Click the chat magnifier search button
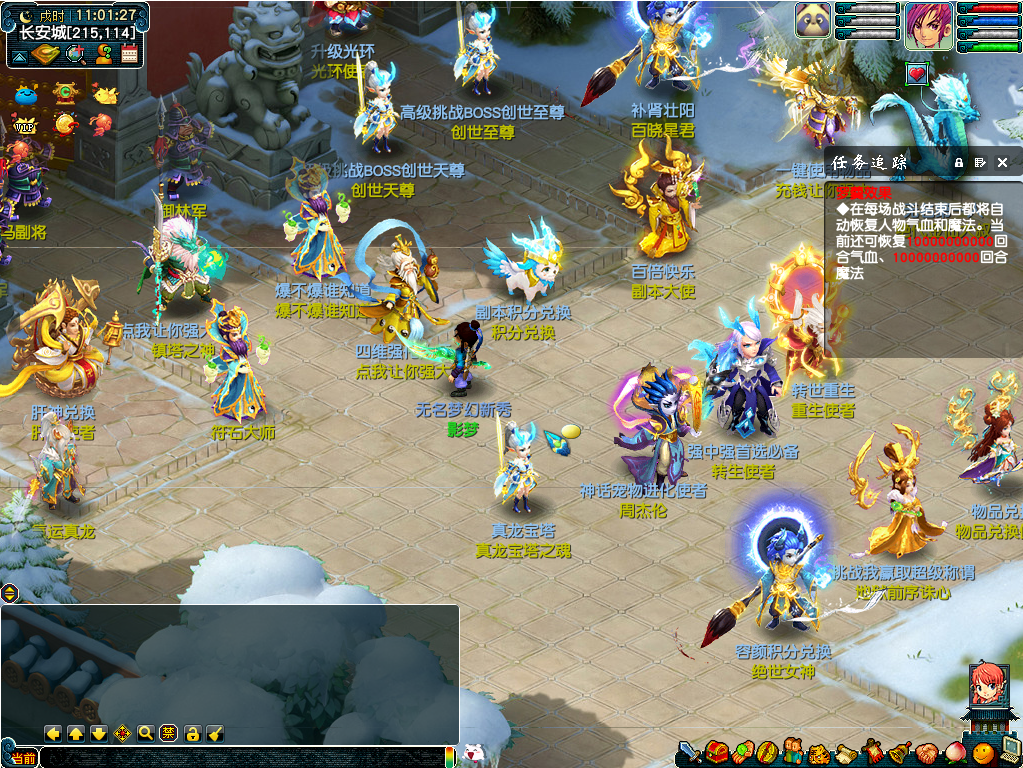Screen dimensions: 1023x768 (x=146, y=733)
